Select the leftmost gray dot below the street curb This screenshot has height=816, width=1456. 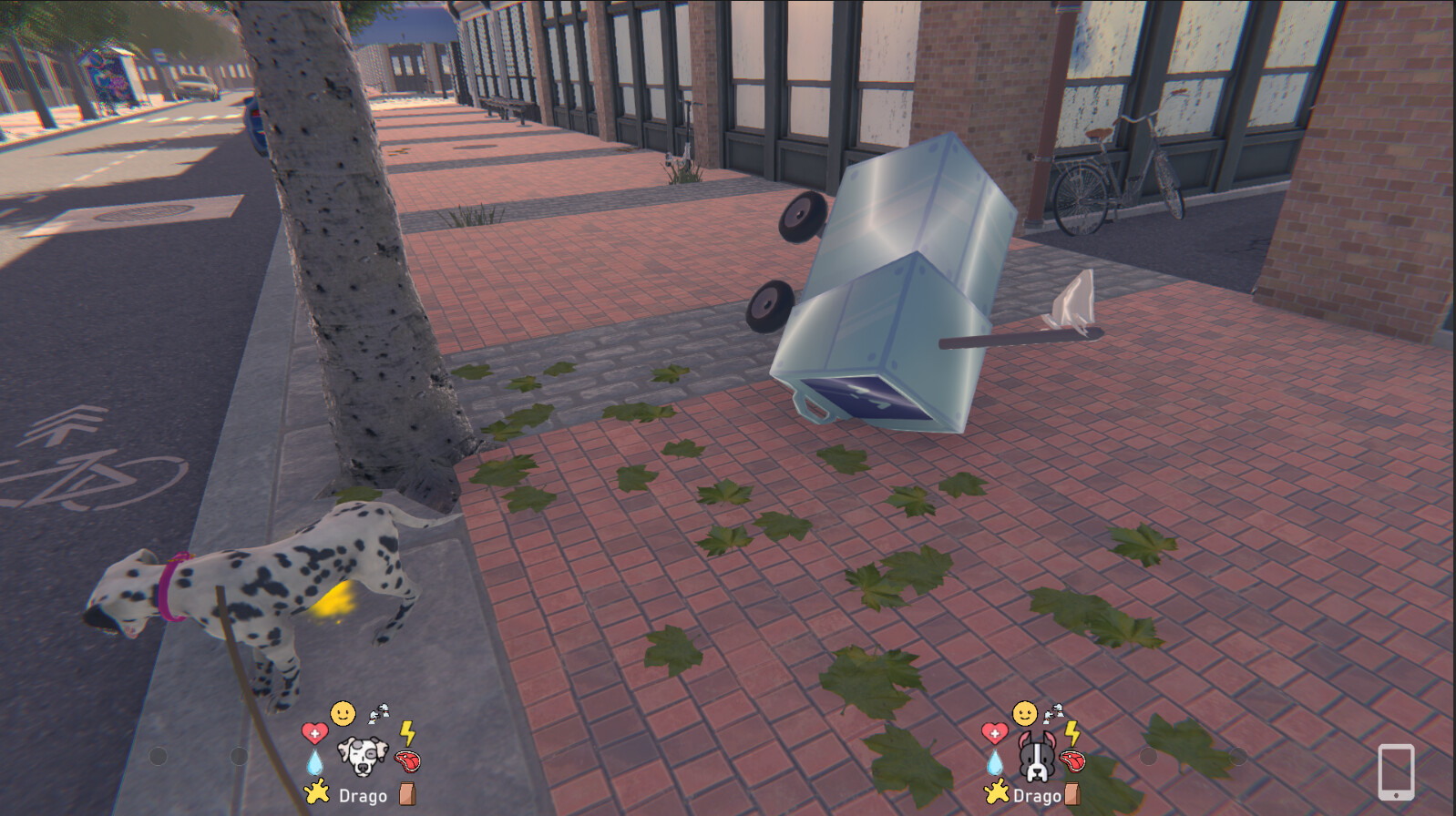click(157, 756)
